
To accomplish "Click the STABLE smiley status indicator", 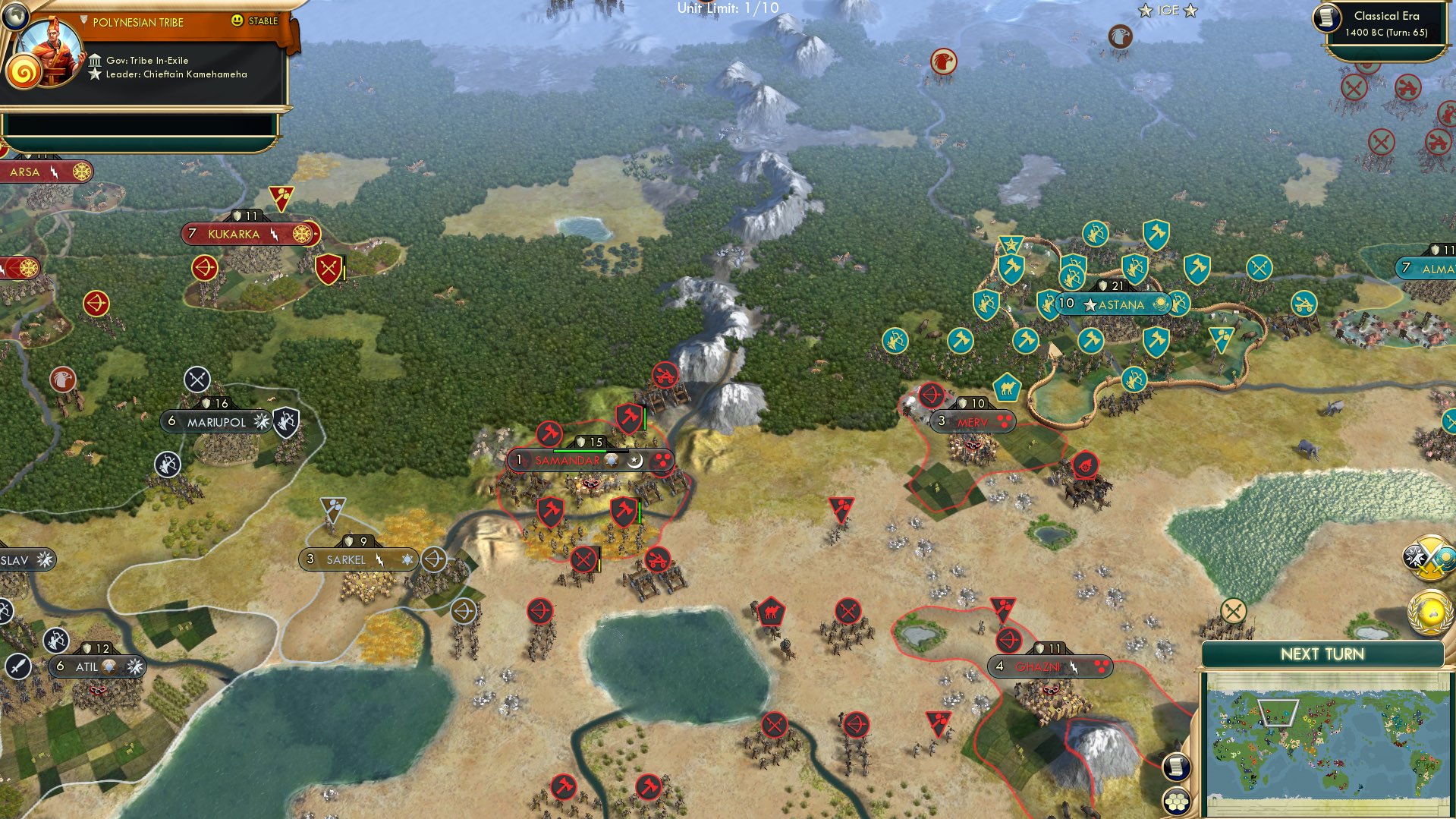I will 237,21.
